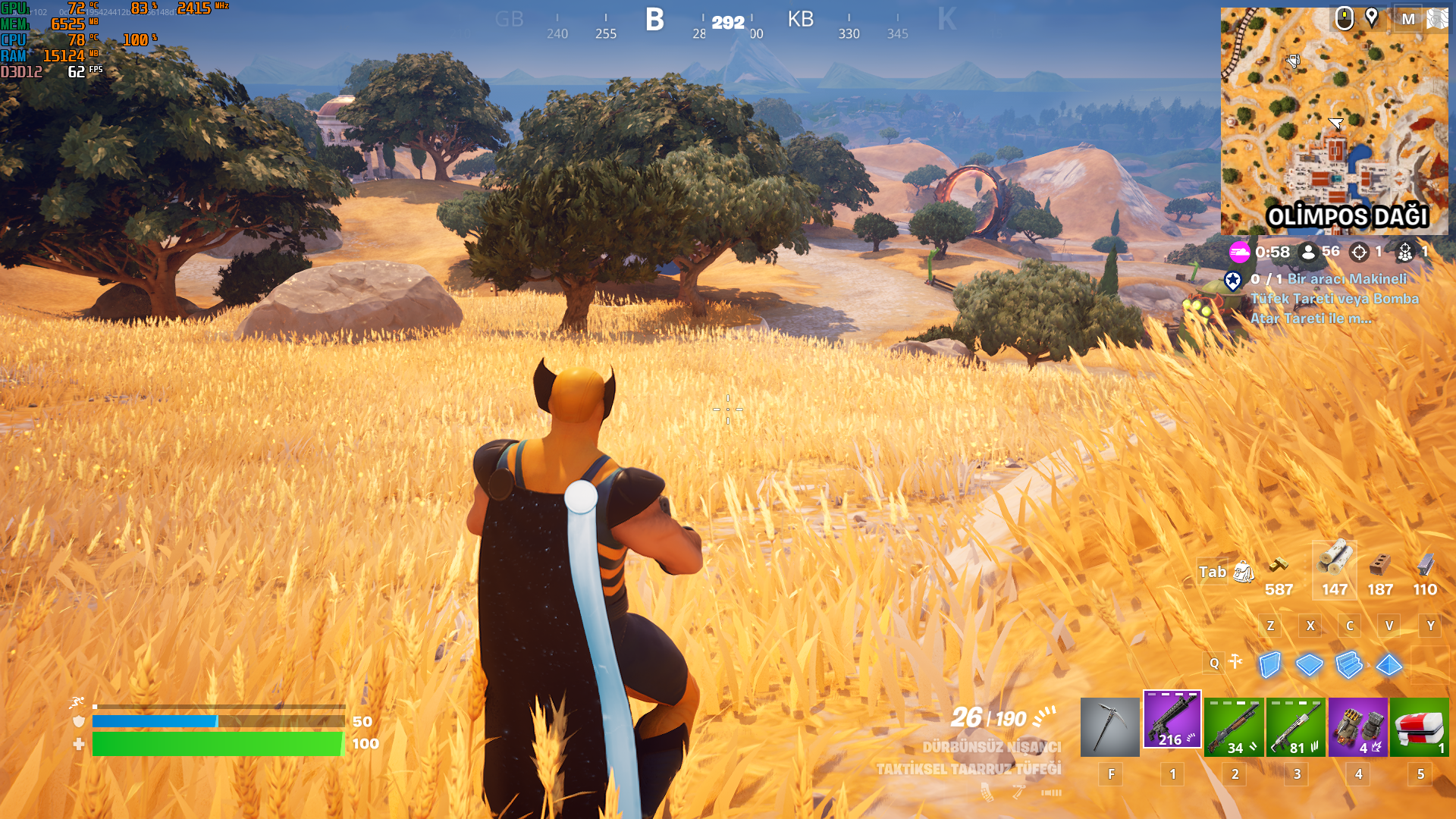The image size is (1456, 819).
Task: Open the tracked quest objective text
Action: click(x=1335, y=299)
